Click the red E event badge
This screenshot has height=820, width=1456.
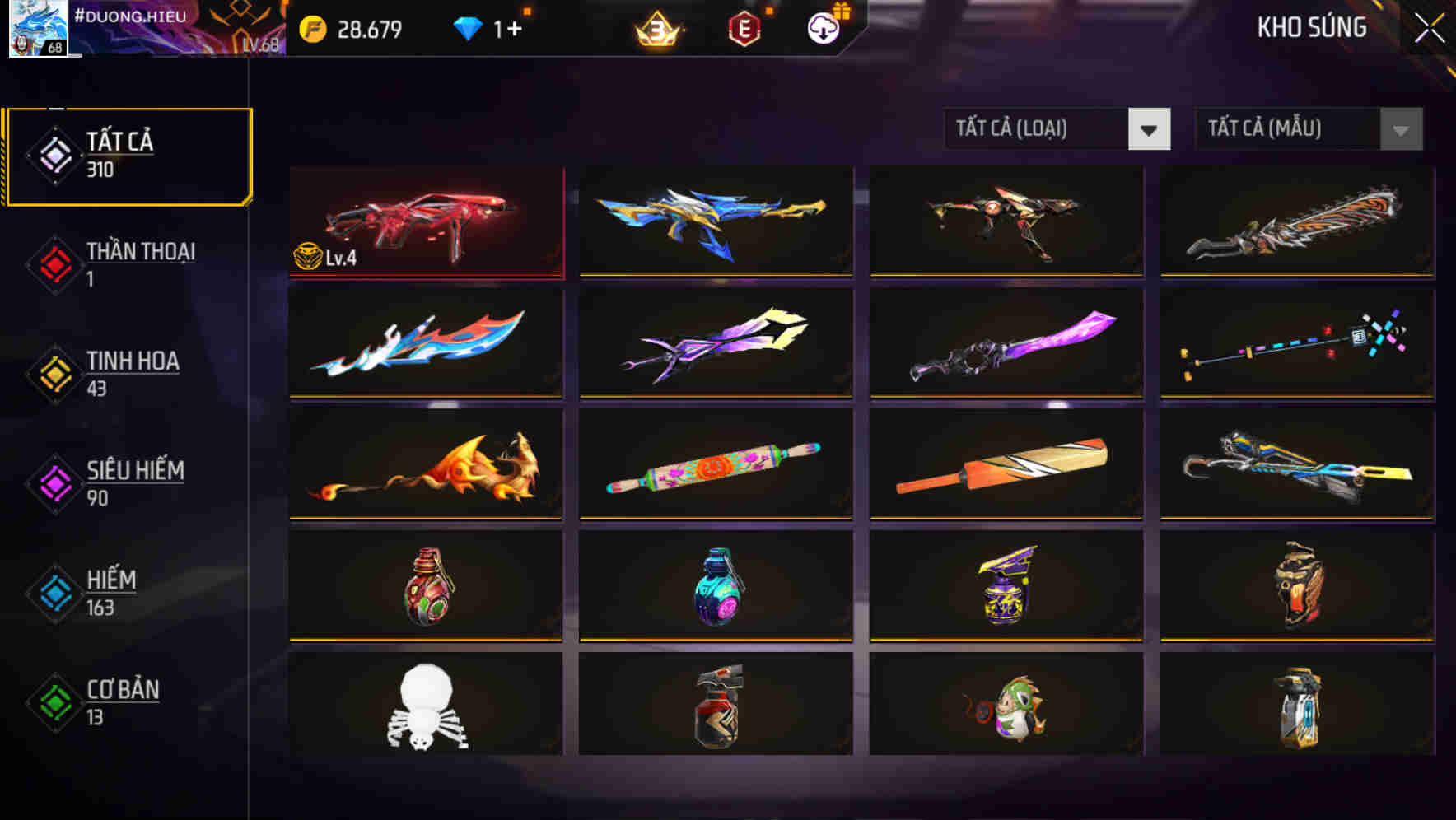click(x=743, y=27)
